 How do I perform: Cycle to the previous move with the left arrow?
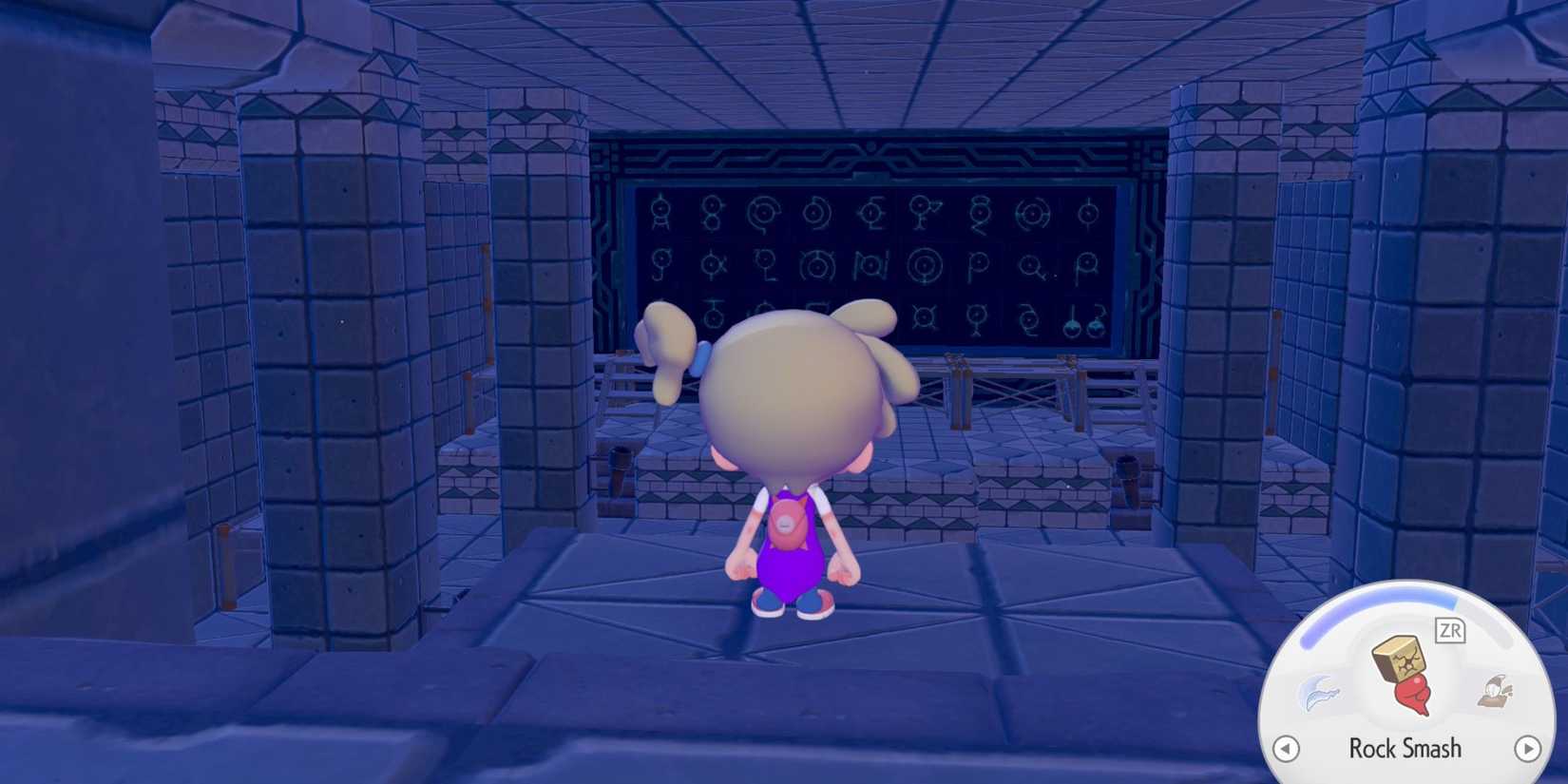coord(1285,749)
